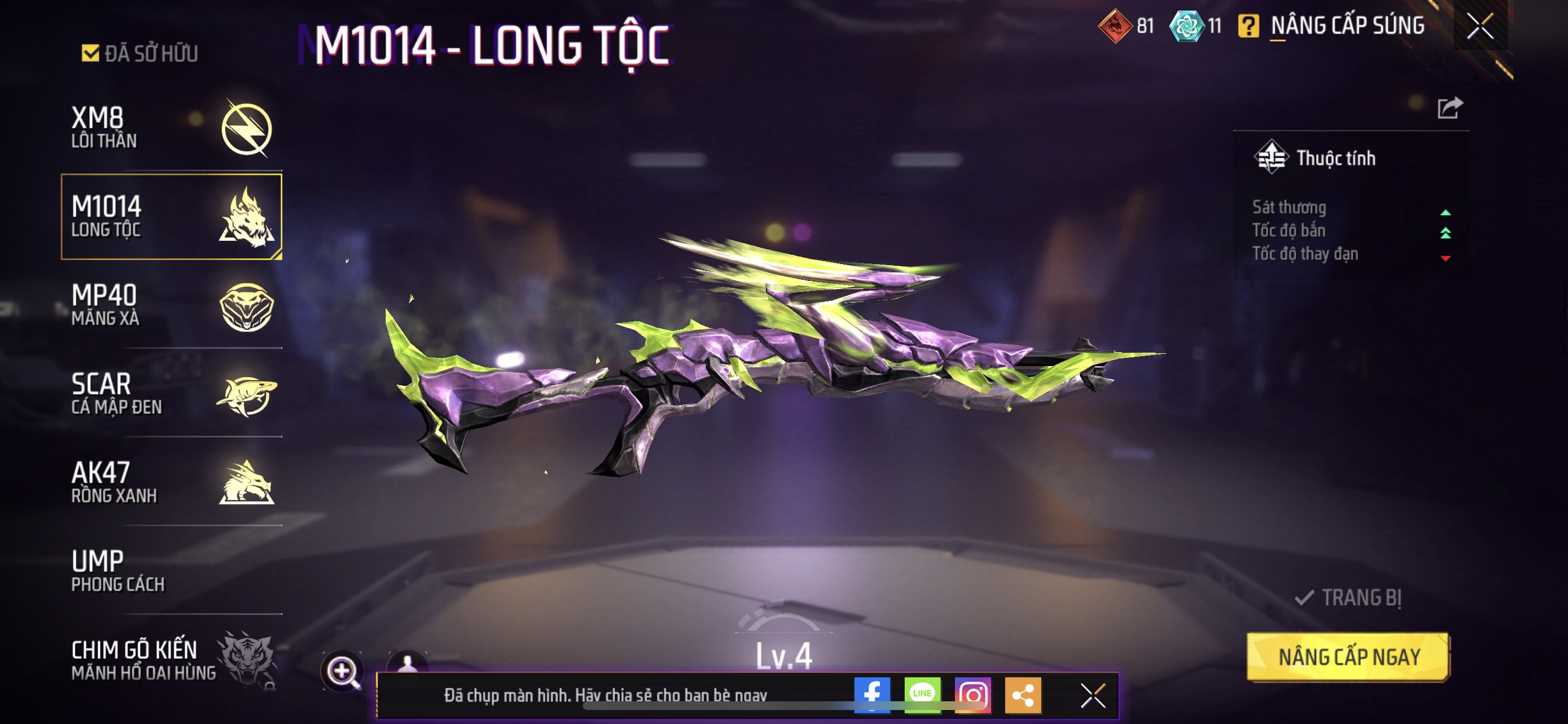
Task: Select the MP40 Mãng Xà skin
Action: (x=171, y=305)
